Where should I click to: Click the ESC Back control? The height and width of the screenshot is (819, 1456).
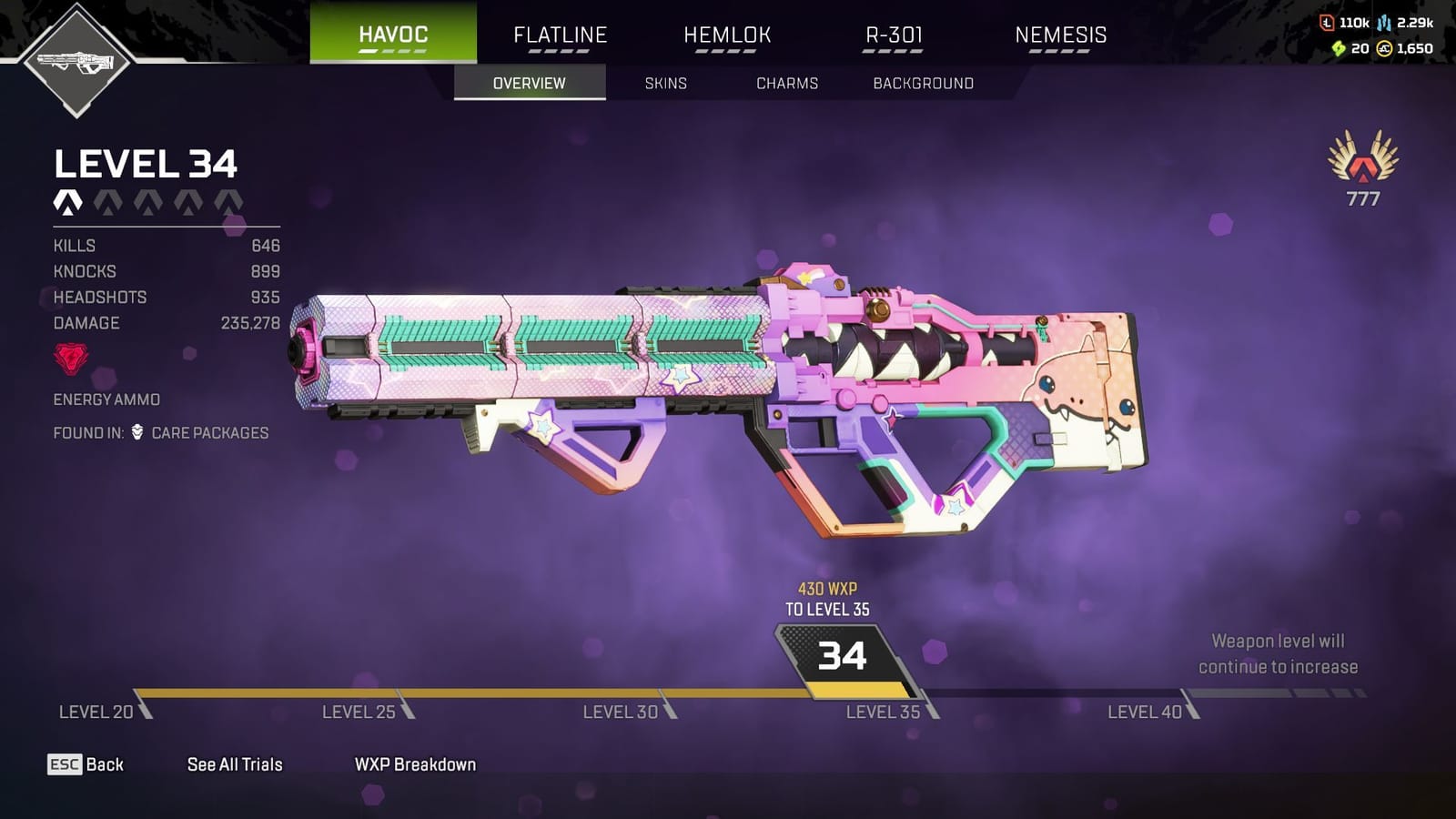[x=86, y=764]
